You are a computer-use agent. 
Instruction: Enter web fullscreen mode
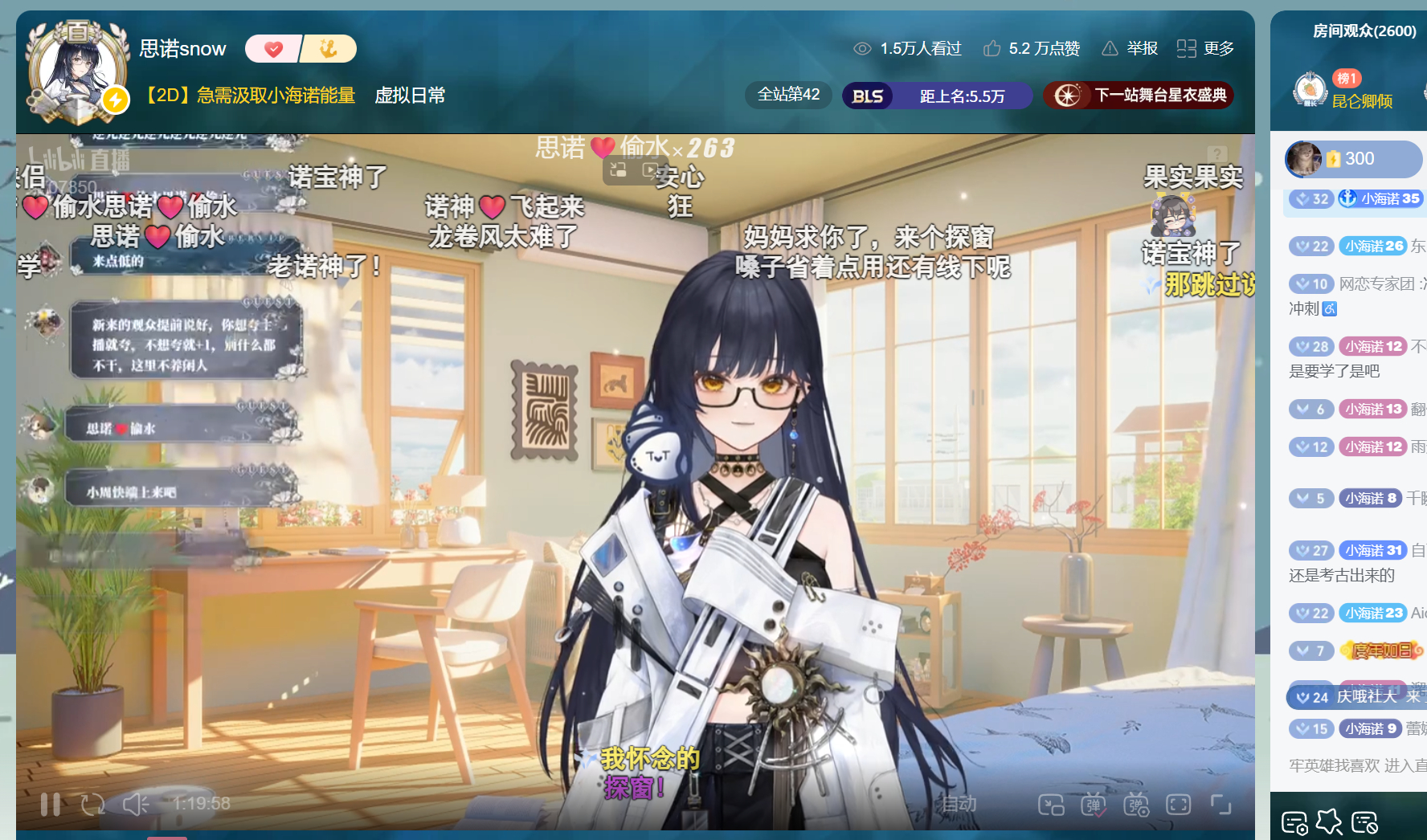pyautogui.click(x=1178, y=804)
